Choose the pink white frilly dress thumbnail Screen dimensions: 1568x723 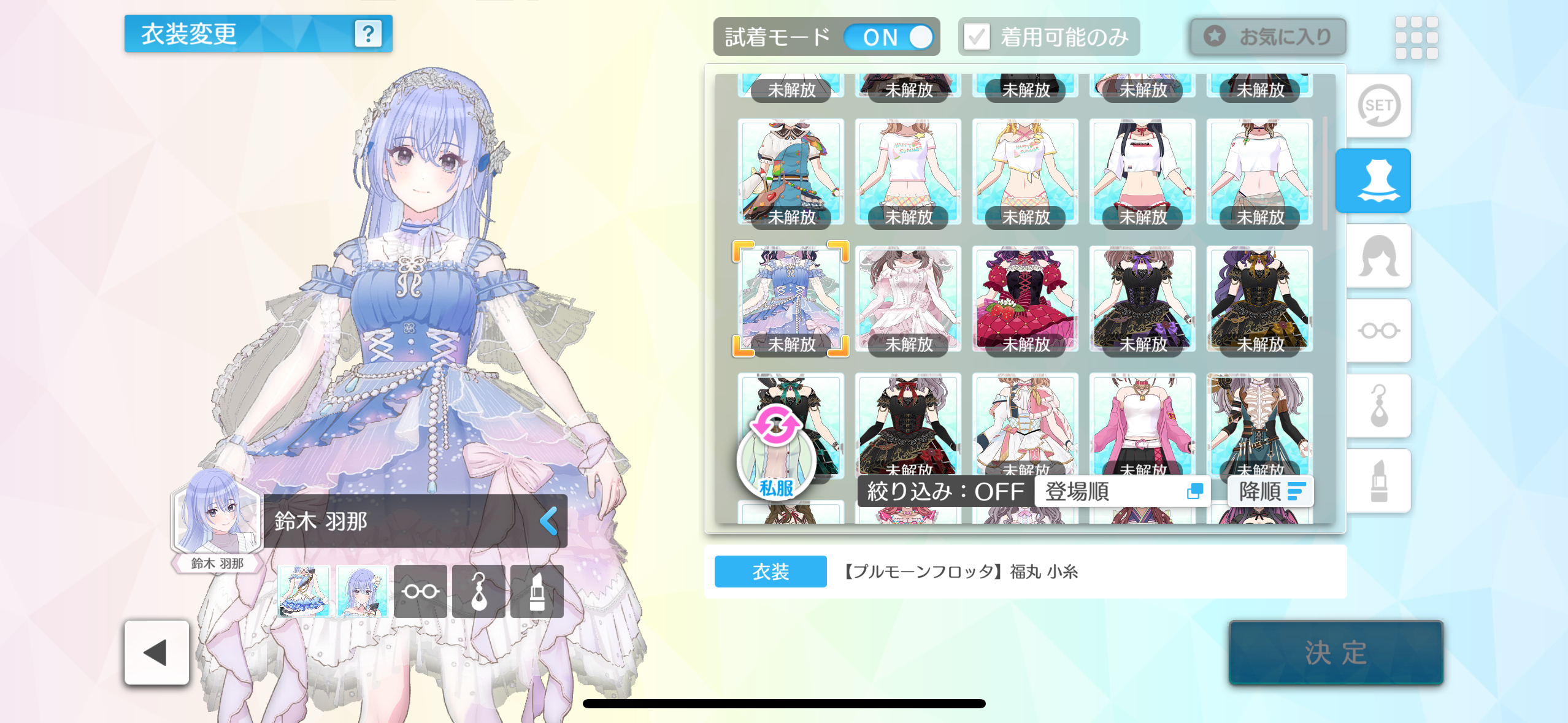[908, 299]
